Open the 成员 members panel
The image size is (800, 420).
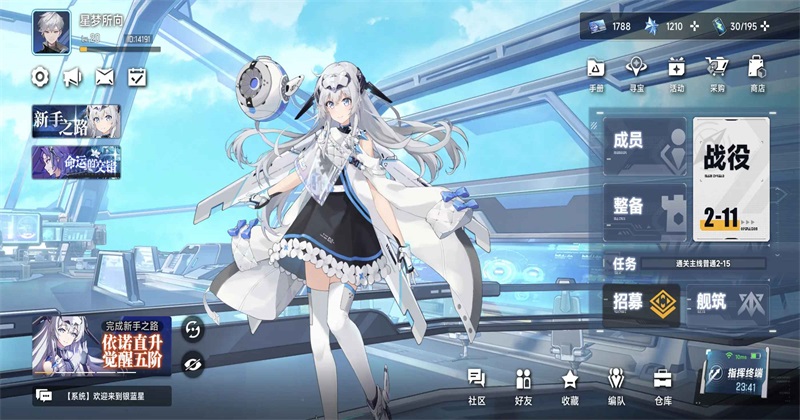[x=644, y=146]
